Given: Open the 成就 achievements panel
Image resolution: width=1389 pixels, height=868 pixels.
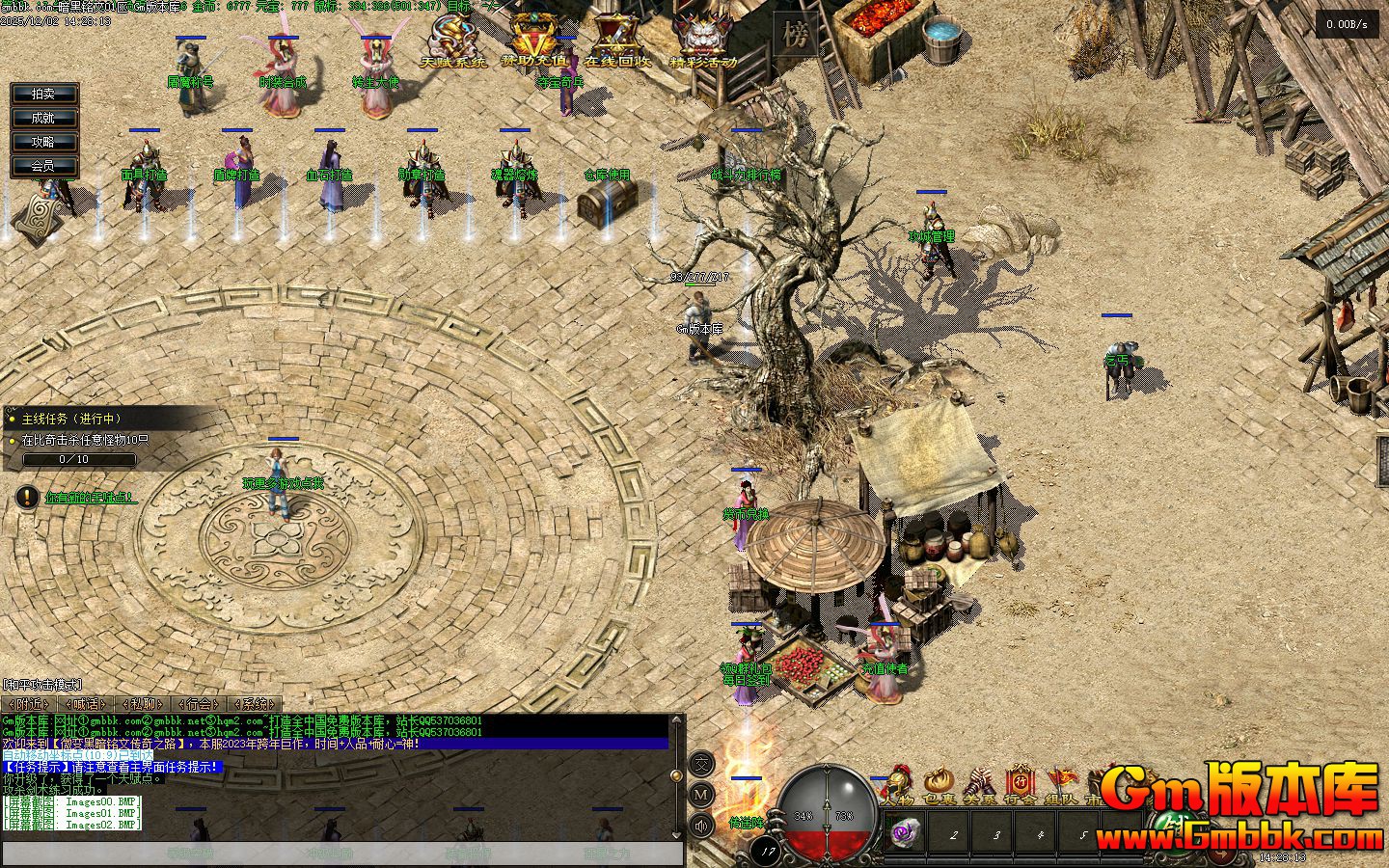Looking at the screenshot, I should click(x=43, y=118).
